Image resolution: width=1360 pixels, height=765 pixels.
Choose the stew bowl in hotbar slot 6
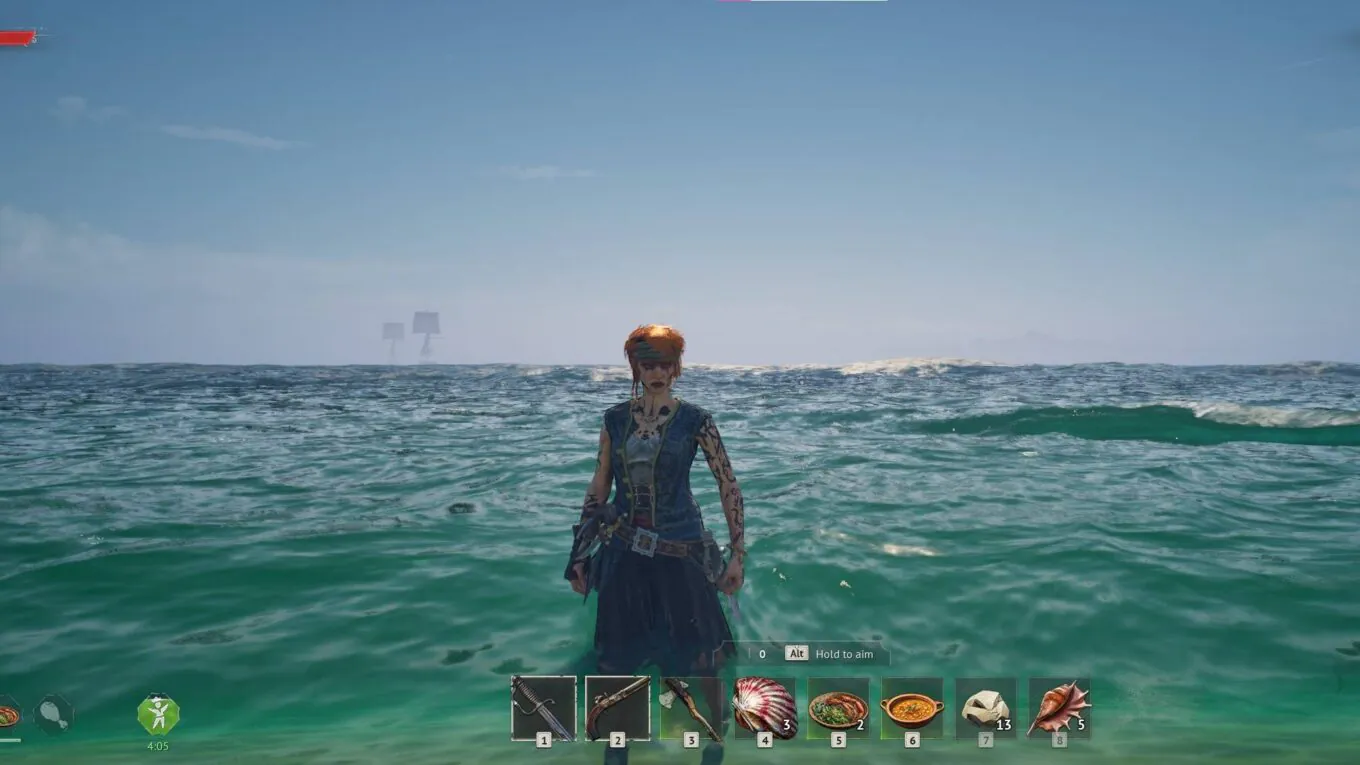tap(912, 705)
